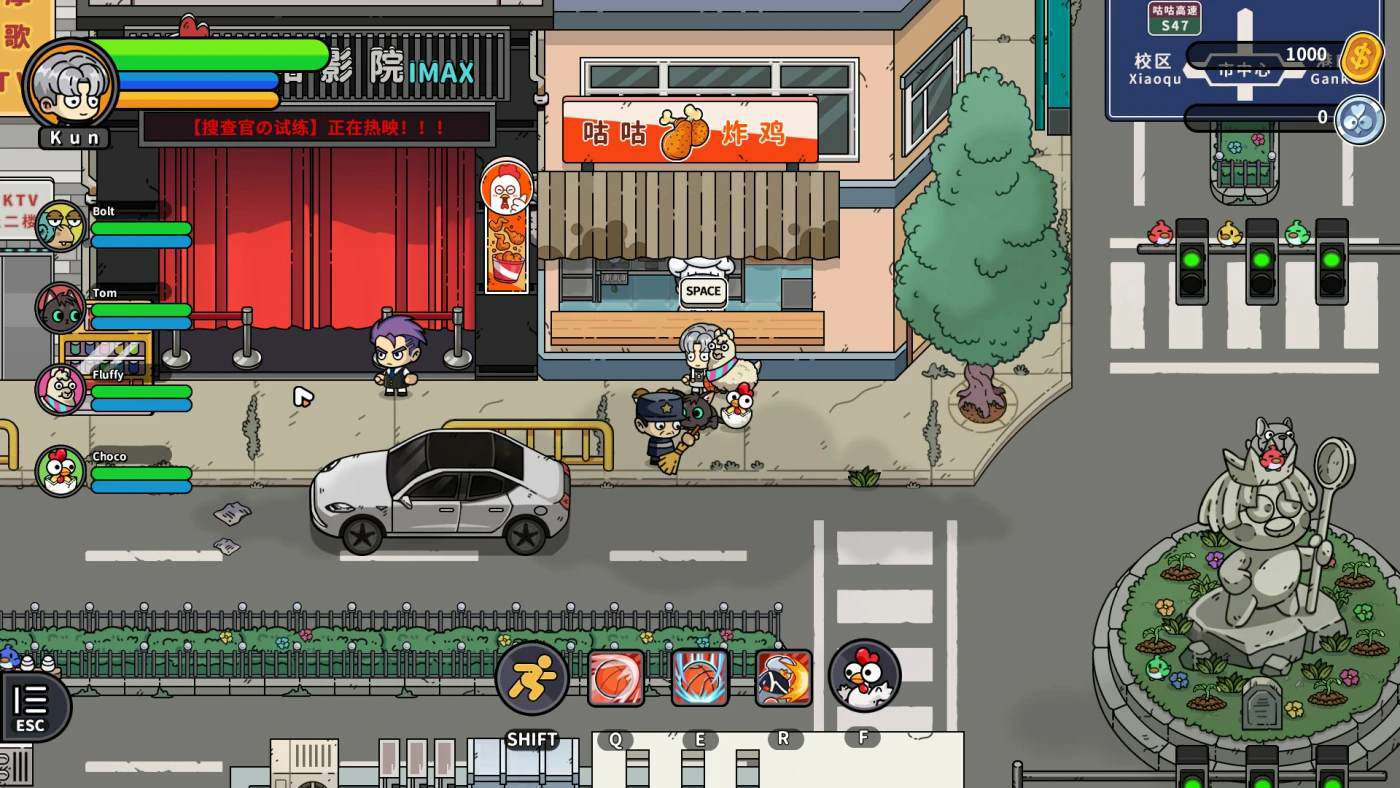This screenshot has width=1400, height=788.
Task: Choose party member Bolt's portrait
Action: [61, 225]
